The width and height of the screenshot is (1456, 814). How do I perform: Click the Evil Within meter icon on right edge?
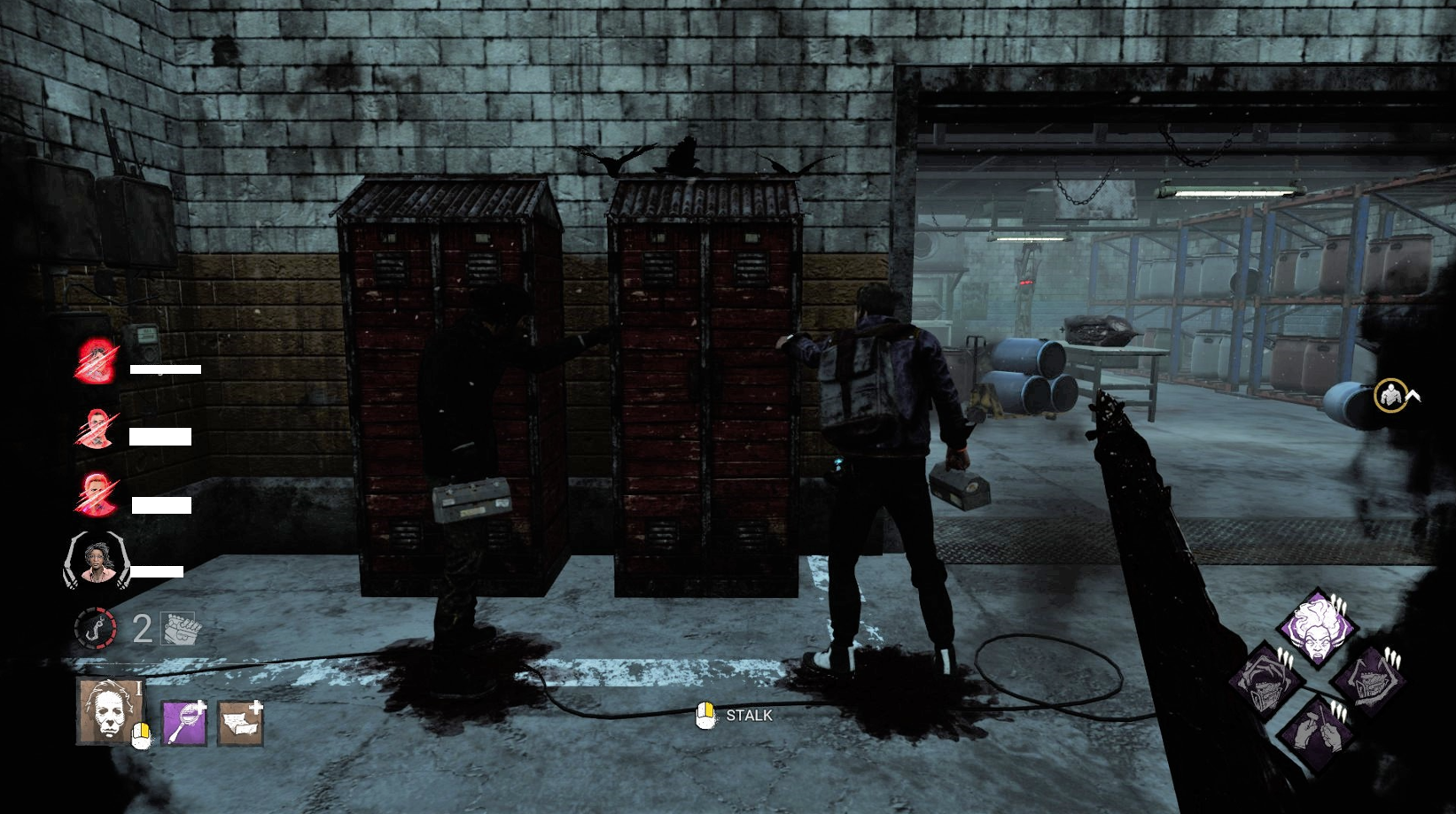point(1391,396)
